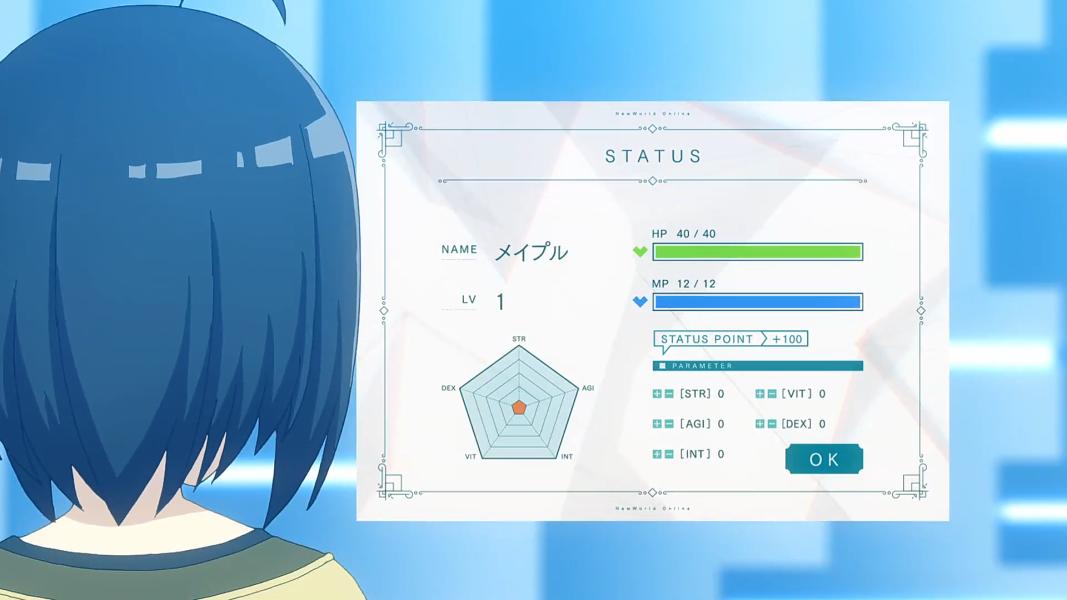
Task: Increase the VIT parameter by one
Action: [760, 394]
